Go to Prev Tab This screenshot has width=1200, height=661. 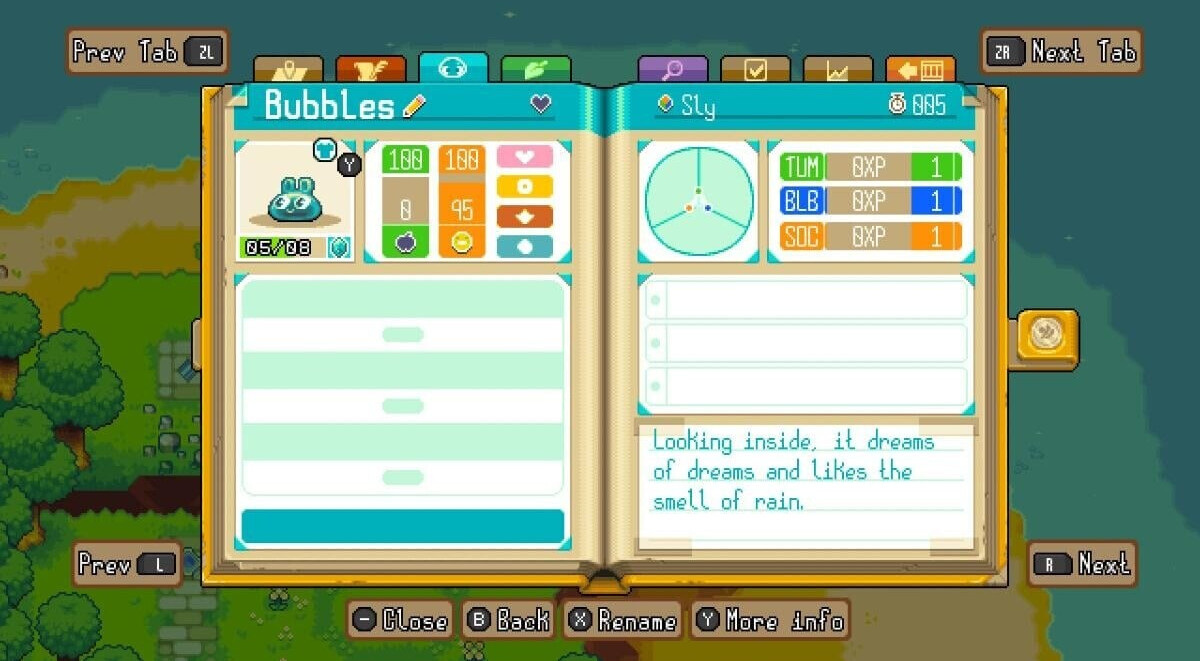pyautogui.click(x=147, y=51)
